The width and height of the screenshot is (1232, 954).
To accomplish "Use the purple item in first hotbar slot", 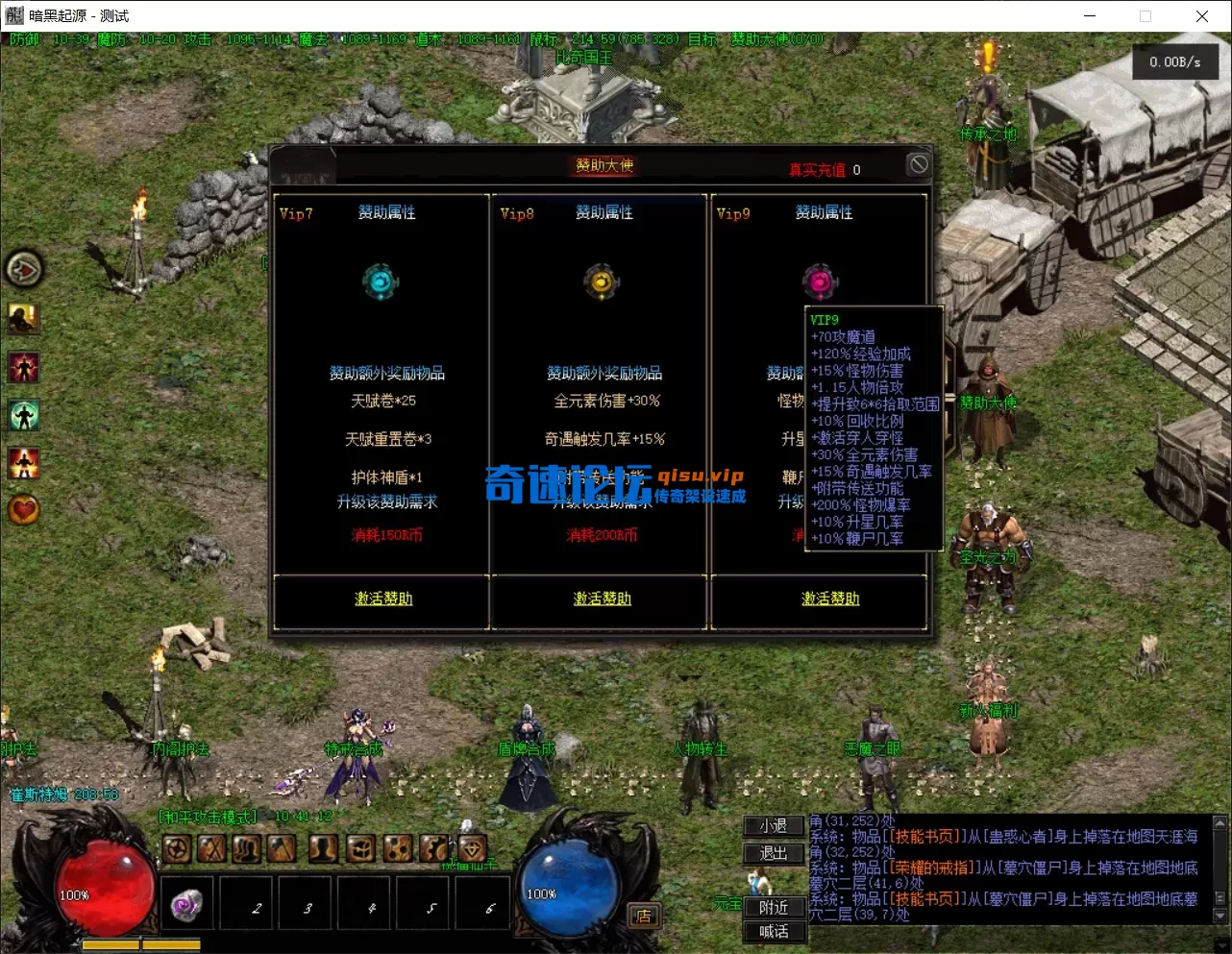I will (186, 905).
